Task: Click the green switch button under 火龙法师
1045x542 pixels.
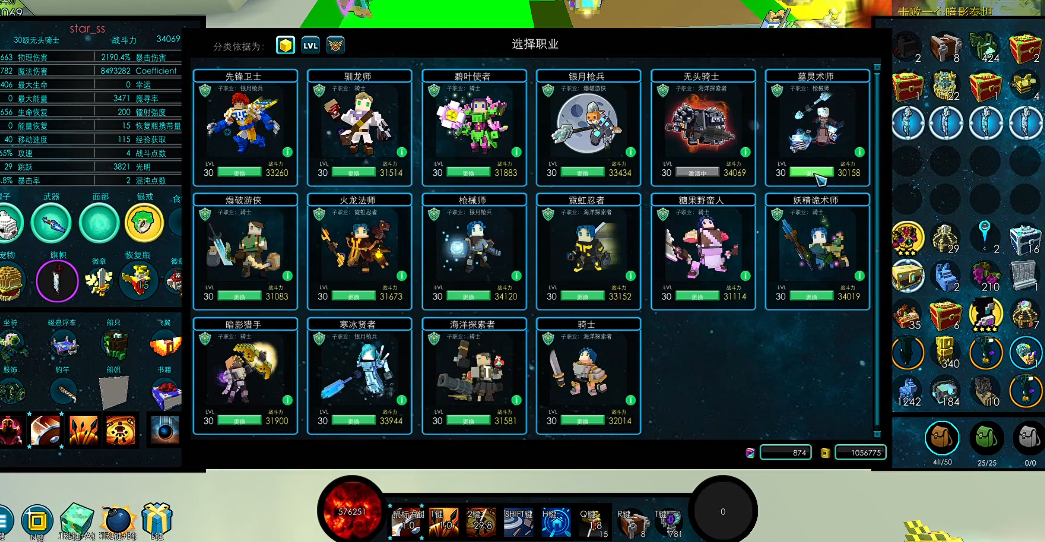Action: click(x=355, y=296)
